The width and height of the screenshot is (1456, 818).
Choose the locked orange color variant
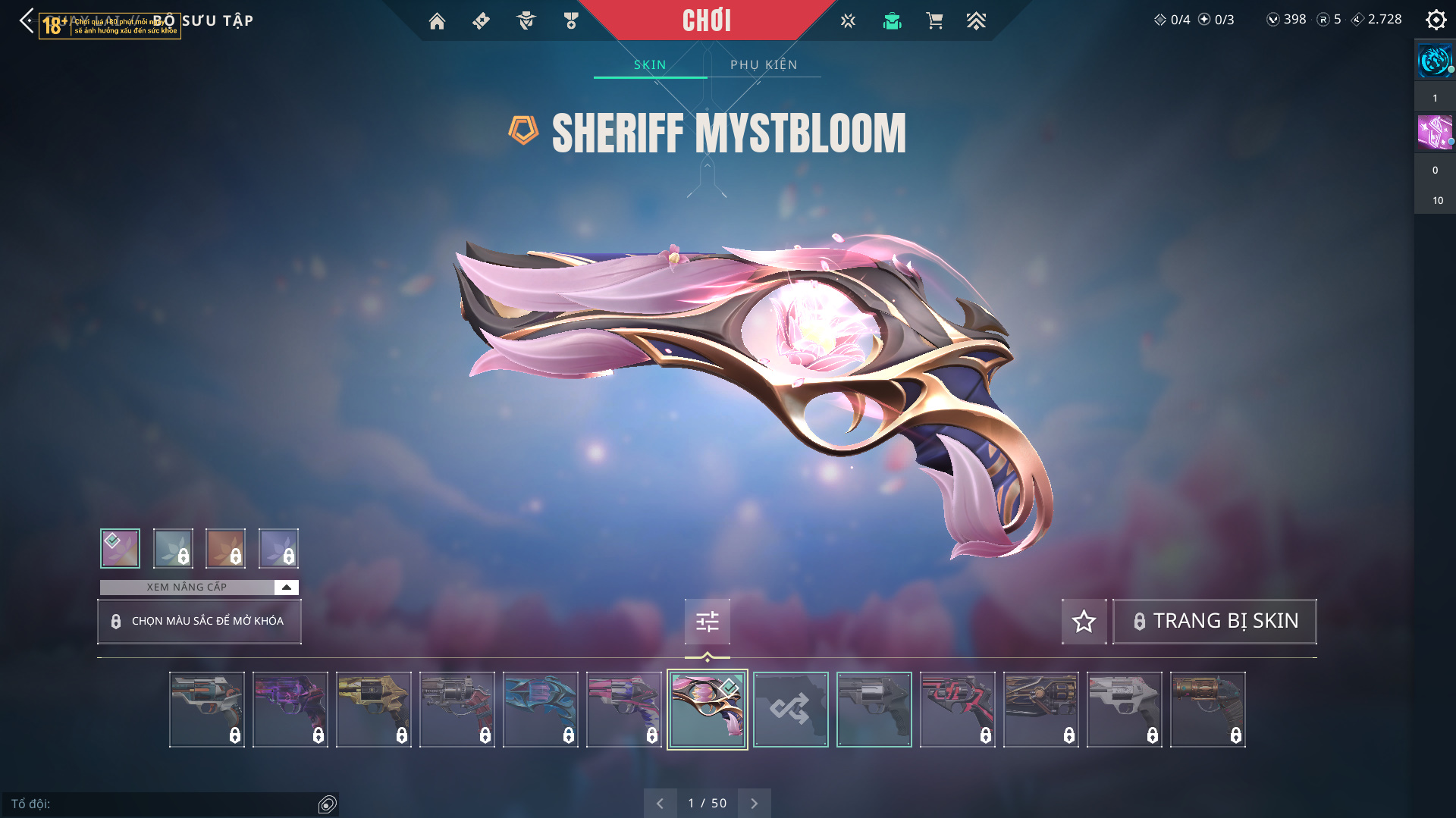(225, 548)
